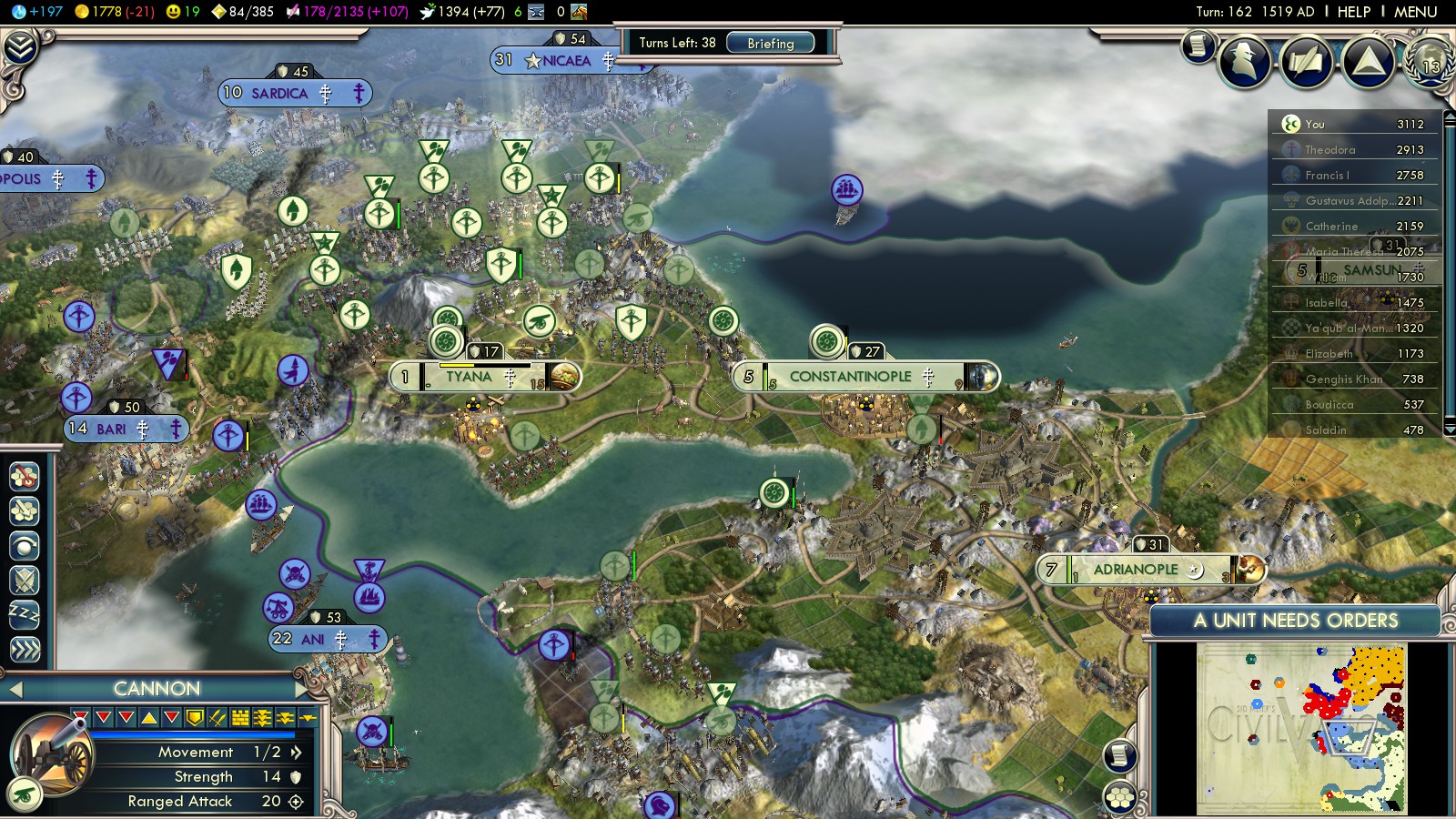The width and height of the screenshot is (1456, 819).
Task: Open Adrianople city banner
Action: tap(1136, 570)
